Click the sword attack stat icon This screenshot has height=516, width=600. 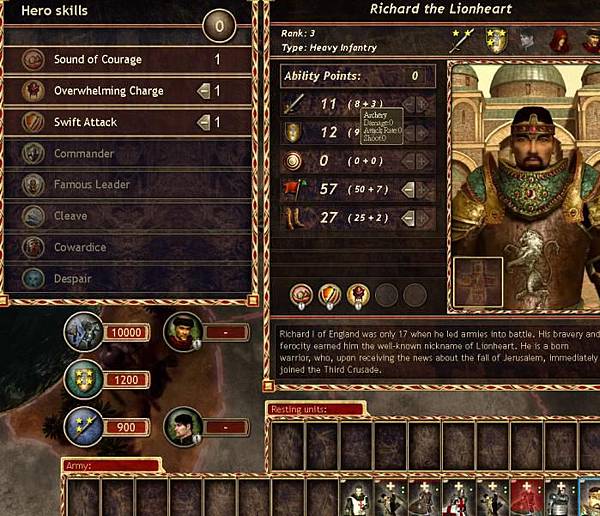point(295,104)
